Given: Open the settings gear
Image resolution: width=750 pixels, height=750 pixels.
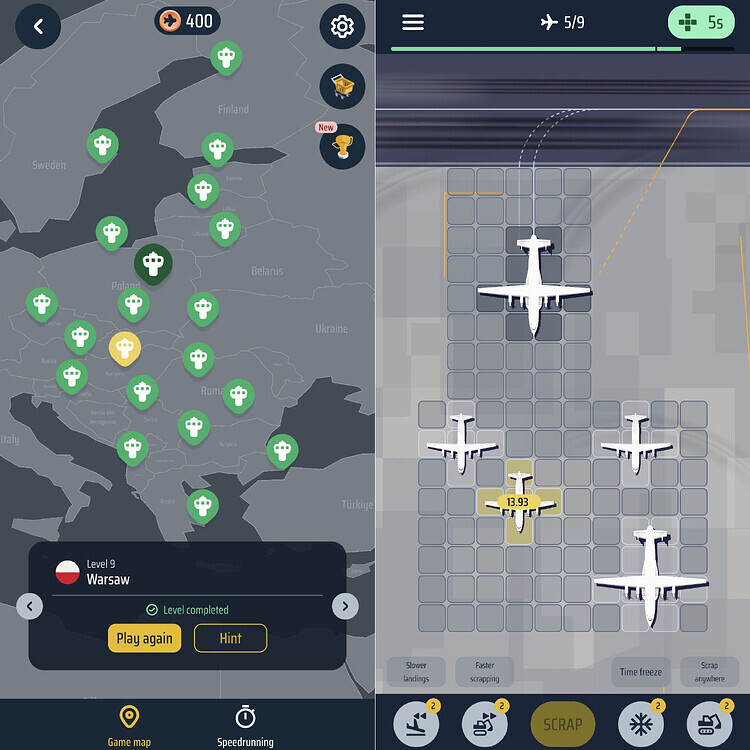Looking at the screenshot, I should pyautogui.click(x=342, y=27).
